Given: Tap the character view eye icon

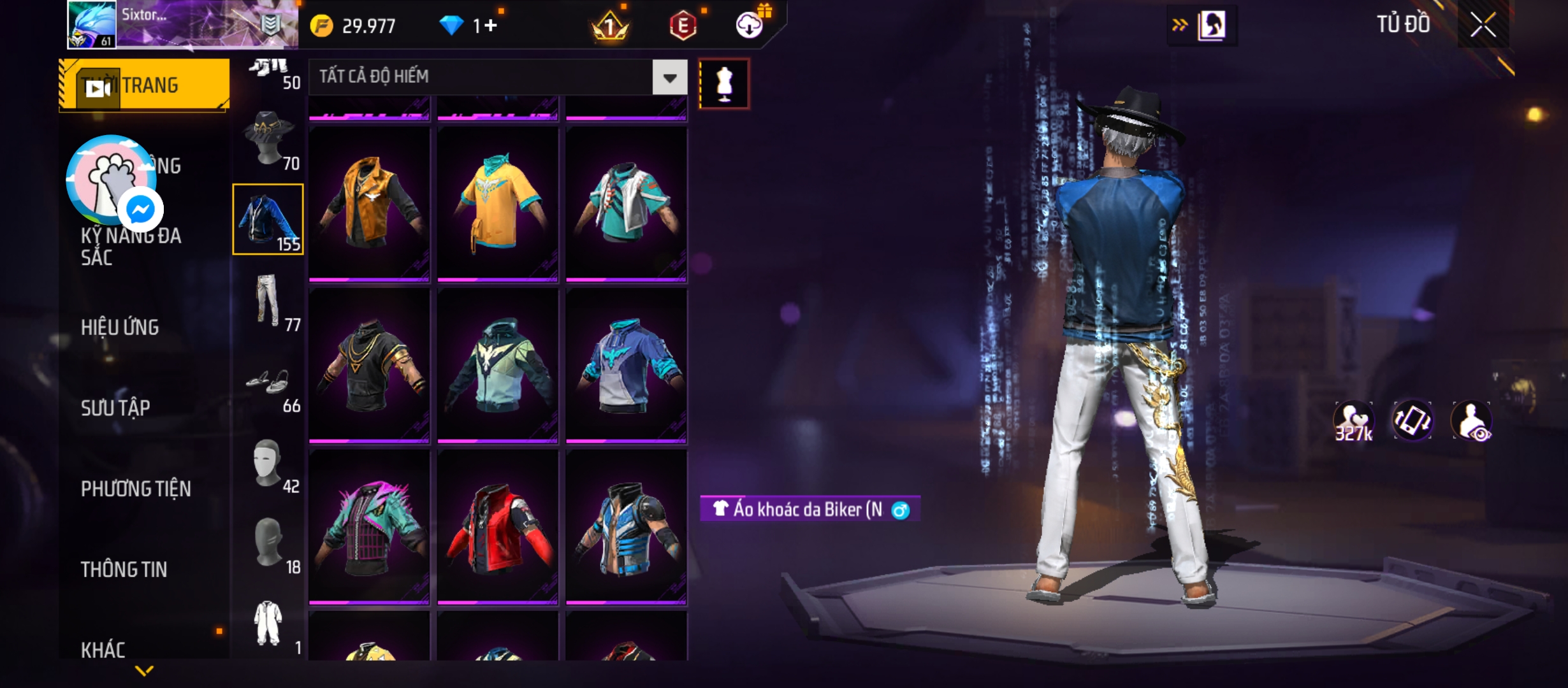Looking at the screenshot, I should pyautogui.click(x=1471, y=421).
